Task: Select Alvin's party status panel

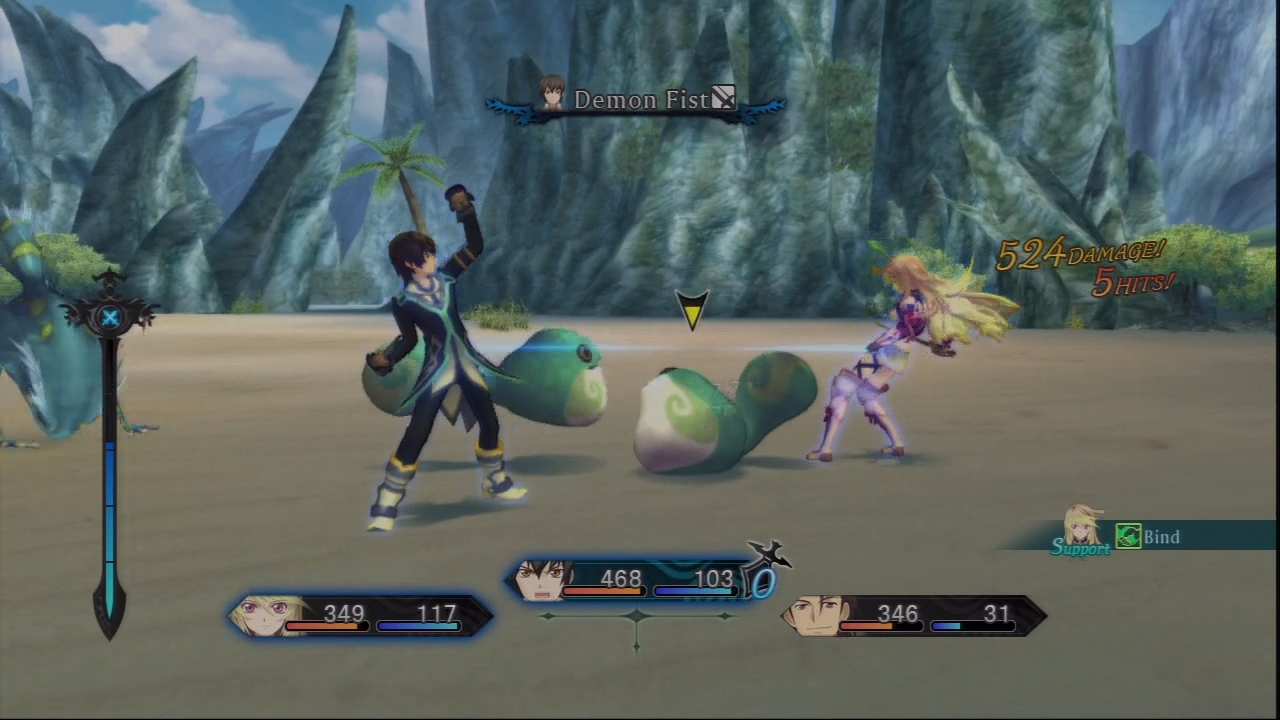Action: pos(914,615)
